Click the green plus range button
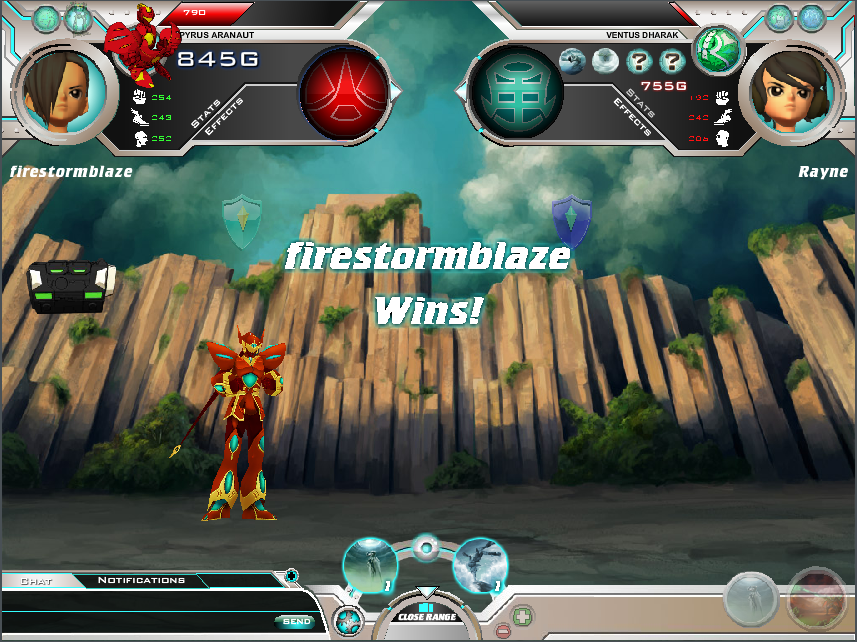857x642 pixels. tap(522, 616)
